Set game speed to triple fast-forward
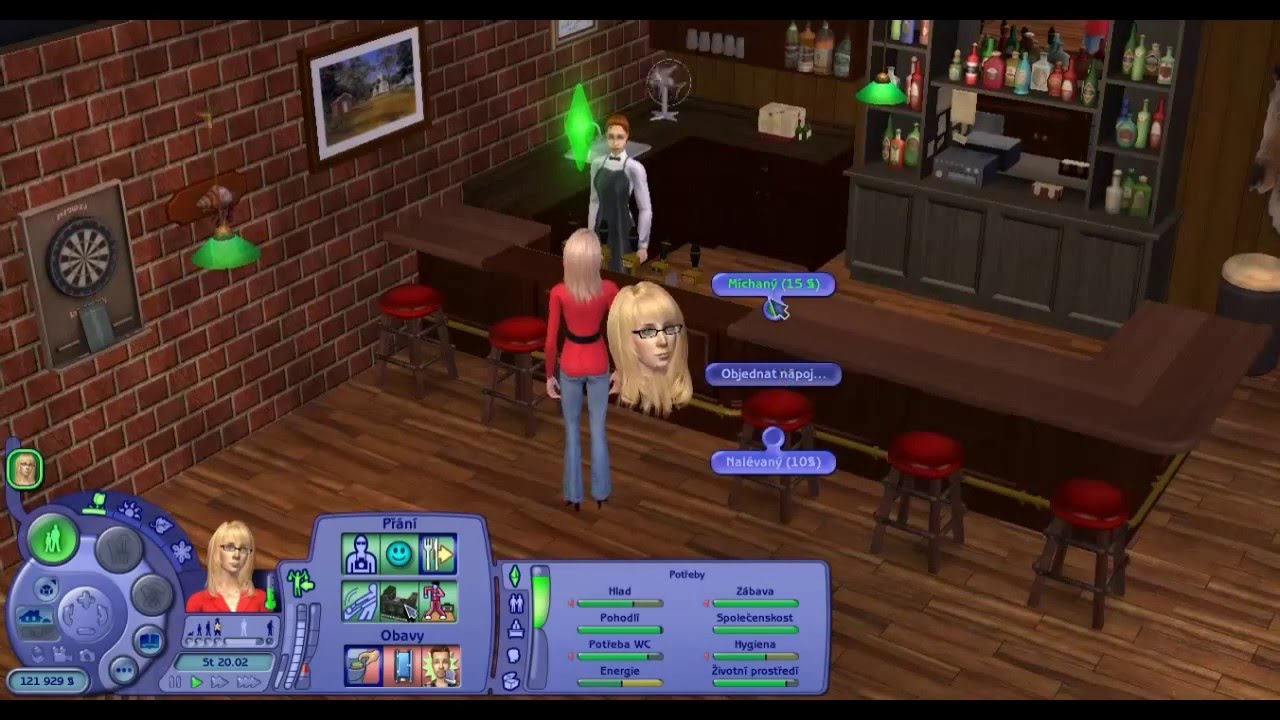The height and width of the screenshot is (720, 1280). coord(247,682)
